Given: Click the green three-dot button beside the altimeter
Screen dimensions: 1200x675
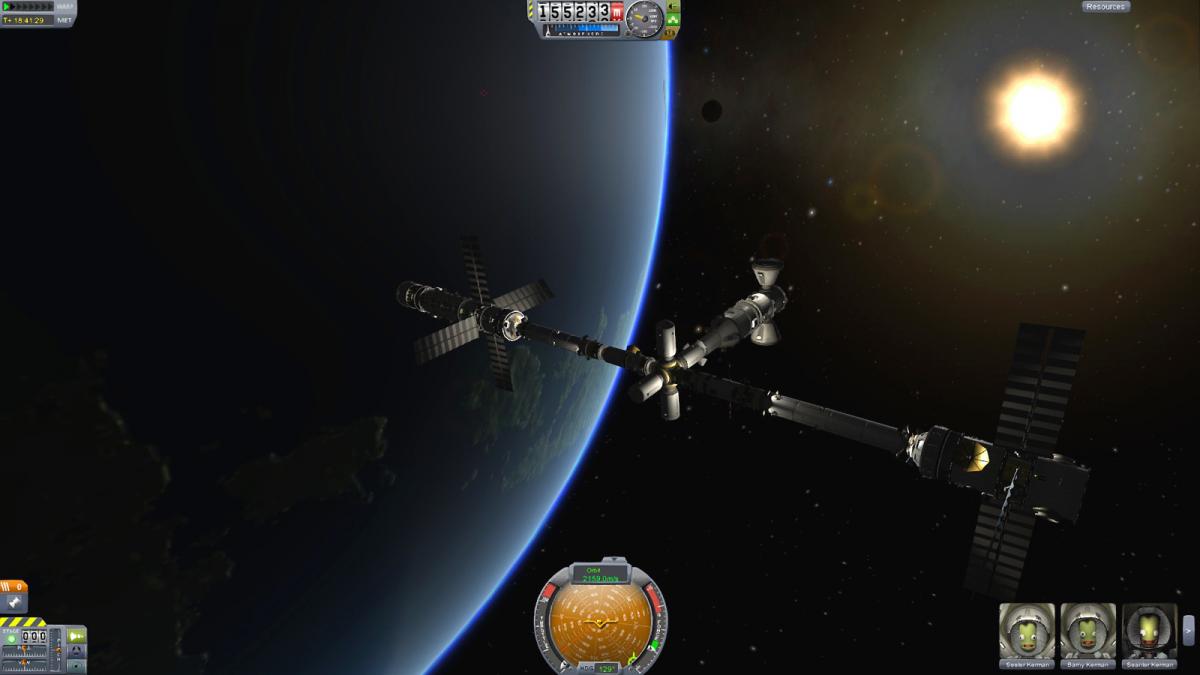Looking at the screenshot, I should click(x=671, y=19).
